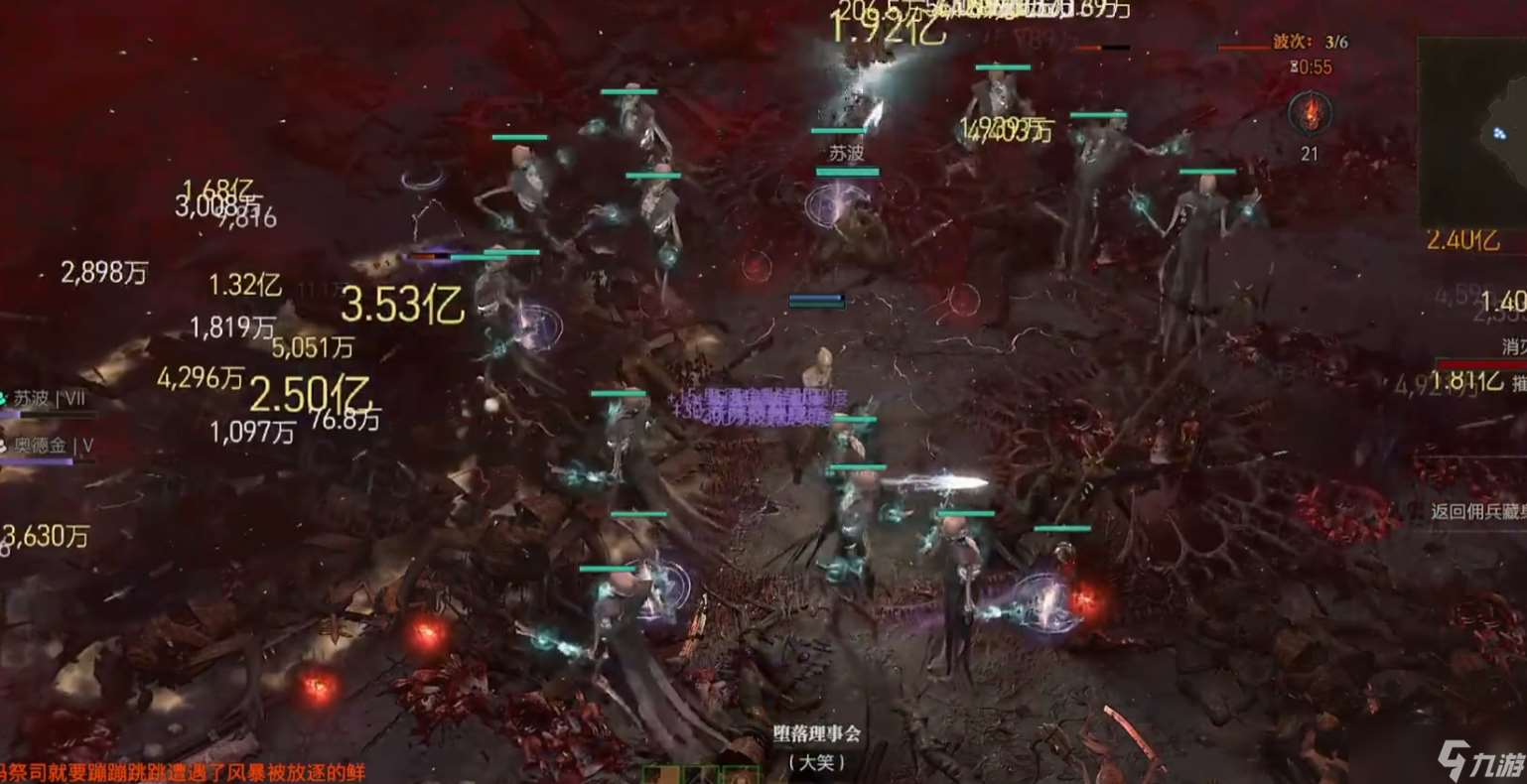The height and width of the screenshot is (784, 1527).
Task: Select the second skill slot icon
Action: 700,776
